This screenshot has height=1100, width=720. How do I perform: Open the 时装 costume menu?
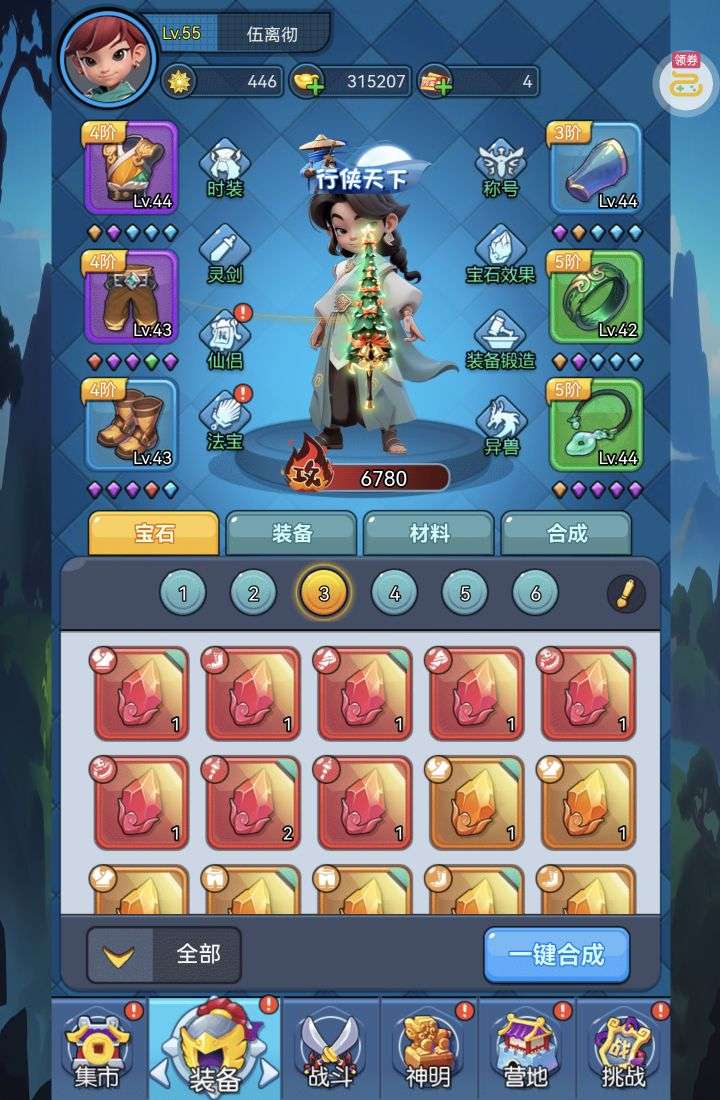(x=225, y=169)
